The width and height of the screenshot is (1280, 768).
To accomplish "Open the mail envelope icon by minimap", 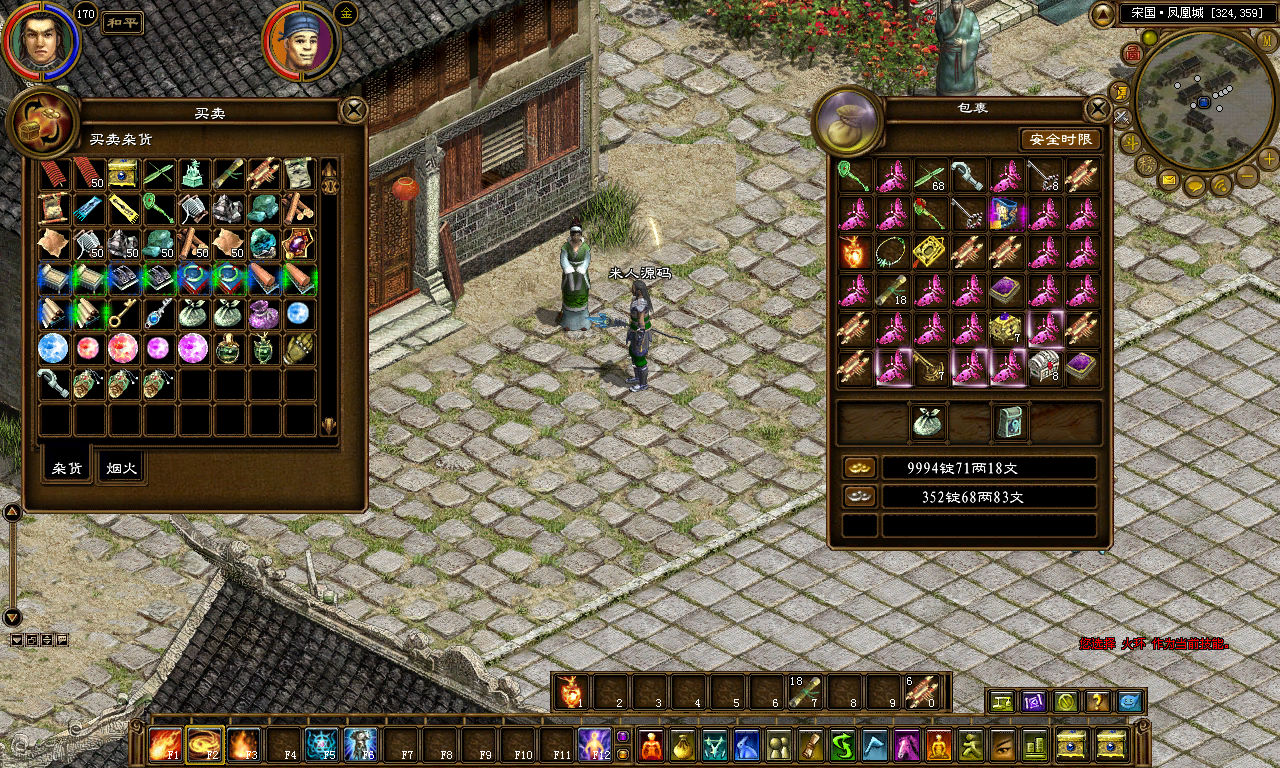I will [x=1168, y=180].
